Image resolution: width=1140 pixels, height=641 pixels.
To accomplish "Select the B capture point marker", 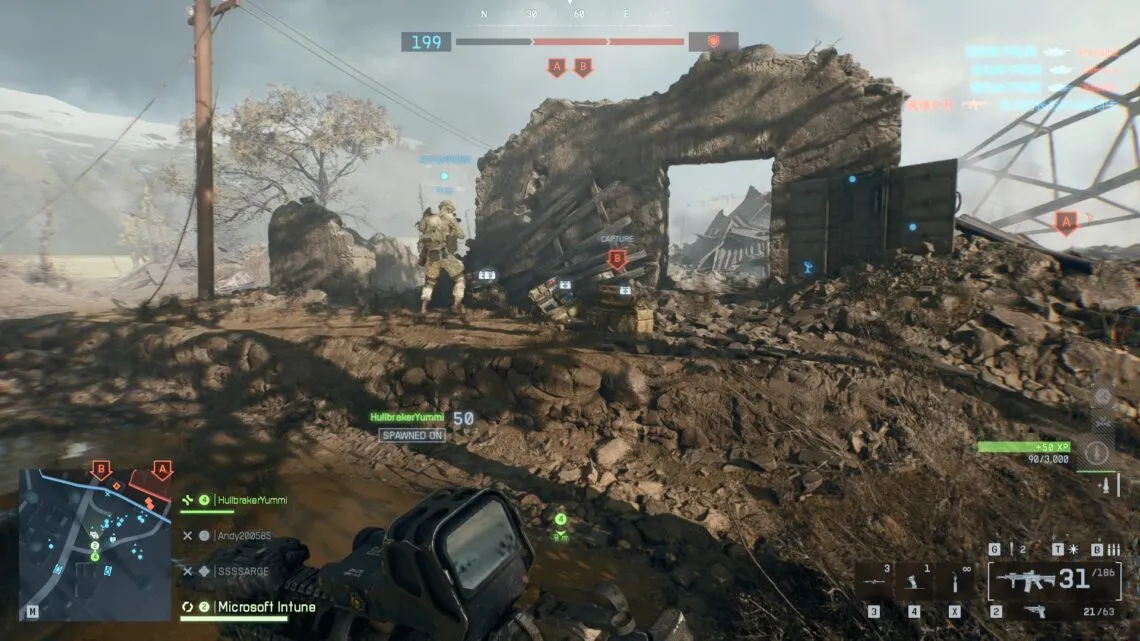I will 617,258.
